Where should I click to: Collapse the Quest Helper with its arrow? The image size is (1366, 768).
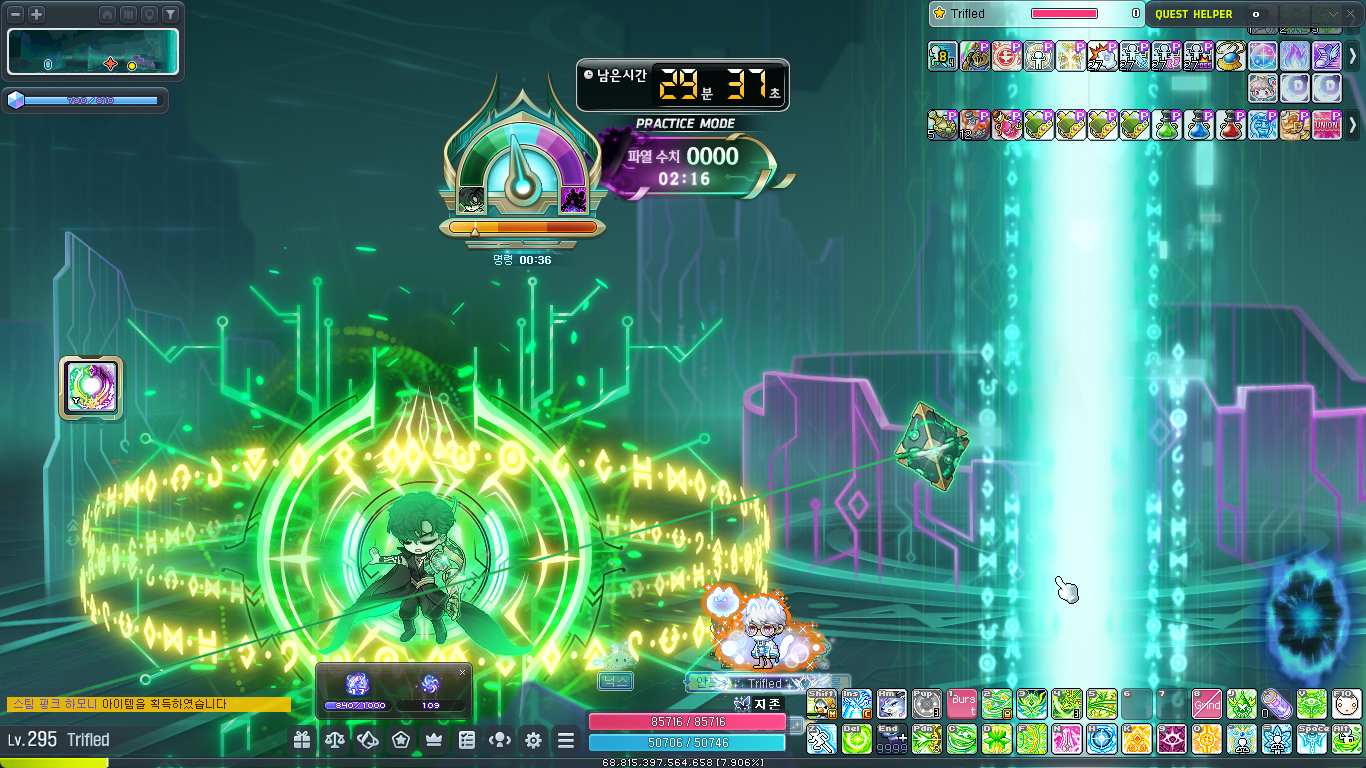1334,14
